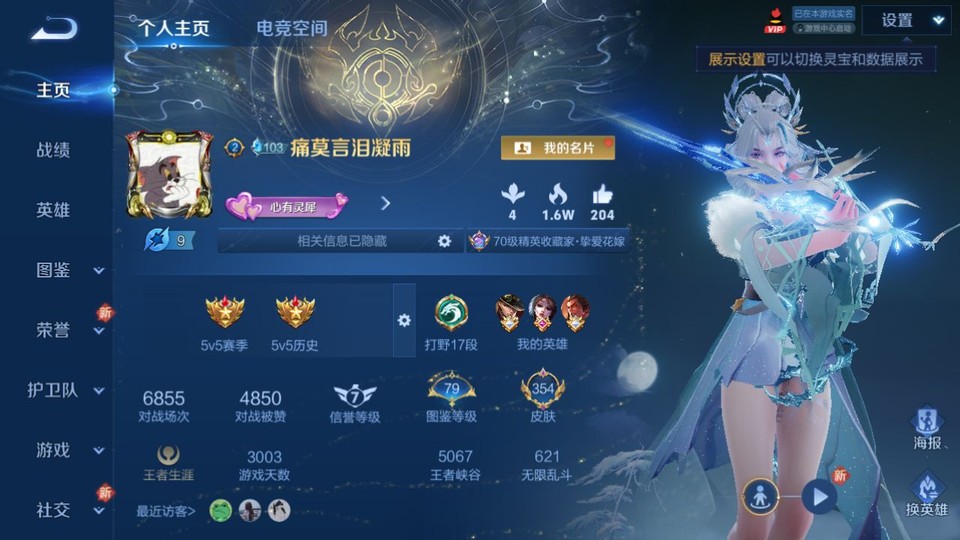Screen dimensions: 960x540
Task: Click the gear next to 相关信息已隐藏
Action: [x=444, y=241]
